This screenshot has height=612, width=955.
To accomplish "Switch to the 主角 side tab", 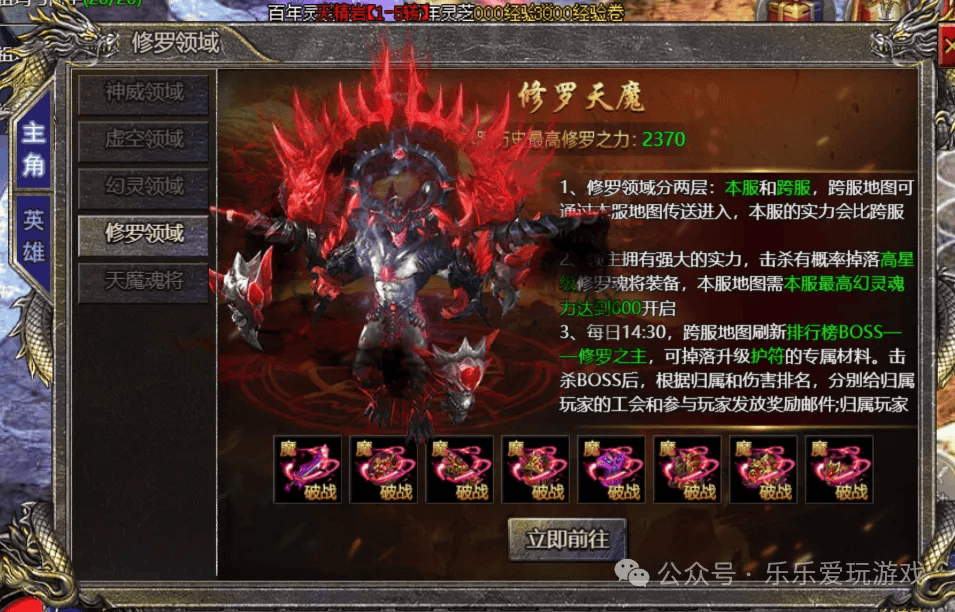I will (x=35, y=148).
